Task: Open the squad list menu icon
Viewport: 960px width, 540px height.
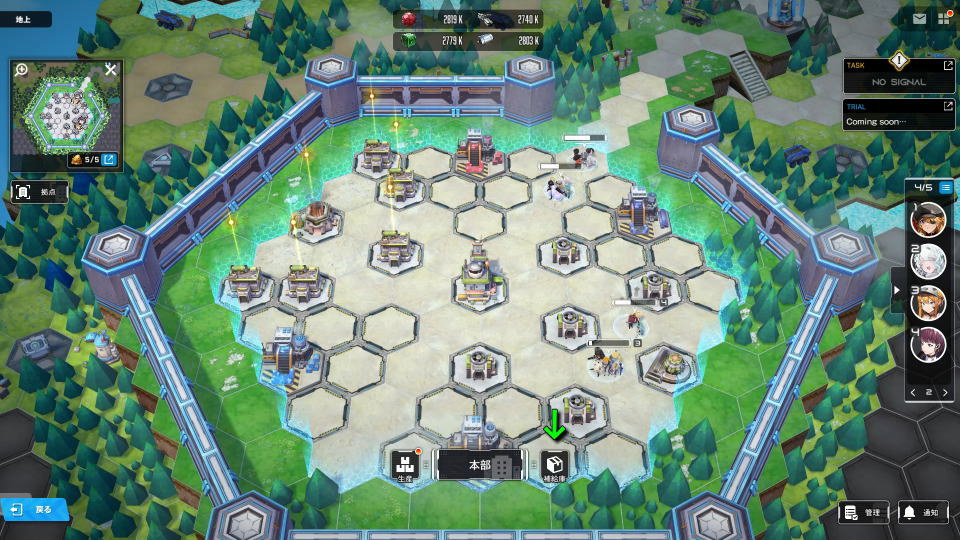Action: pyautogui.click(x=945, y=187)
